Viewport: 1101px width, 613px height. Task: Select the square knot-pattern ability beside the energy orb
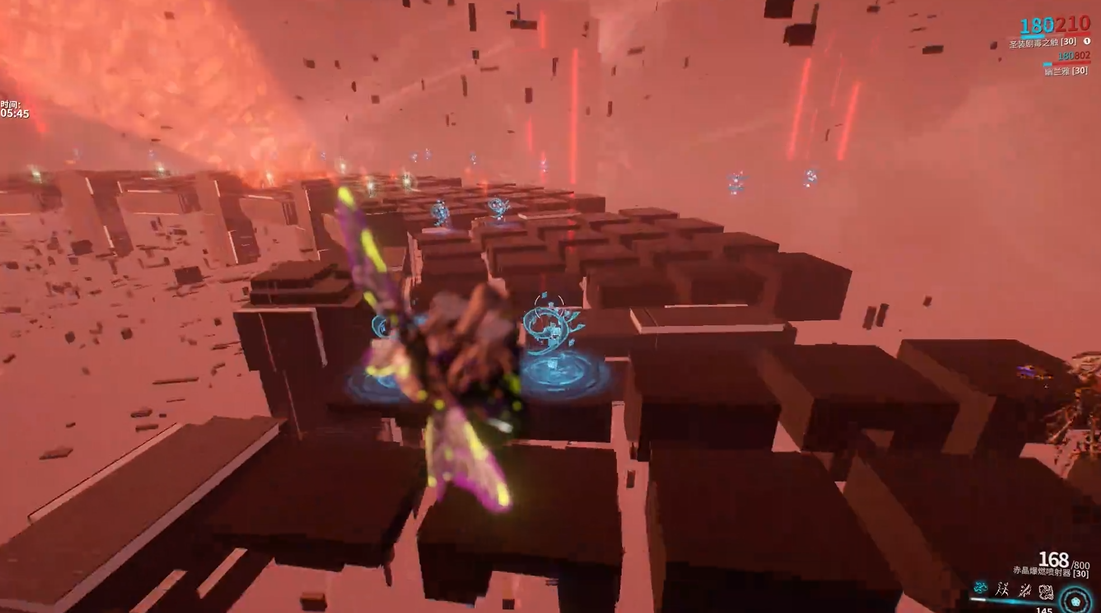[1046, 591]
